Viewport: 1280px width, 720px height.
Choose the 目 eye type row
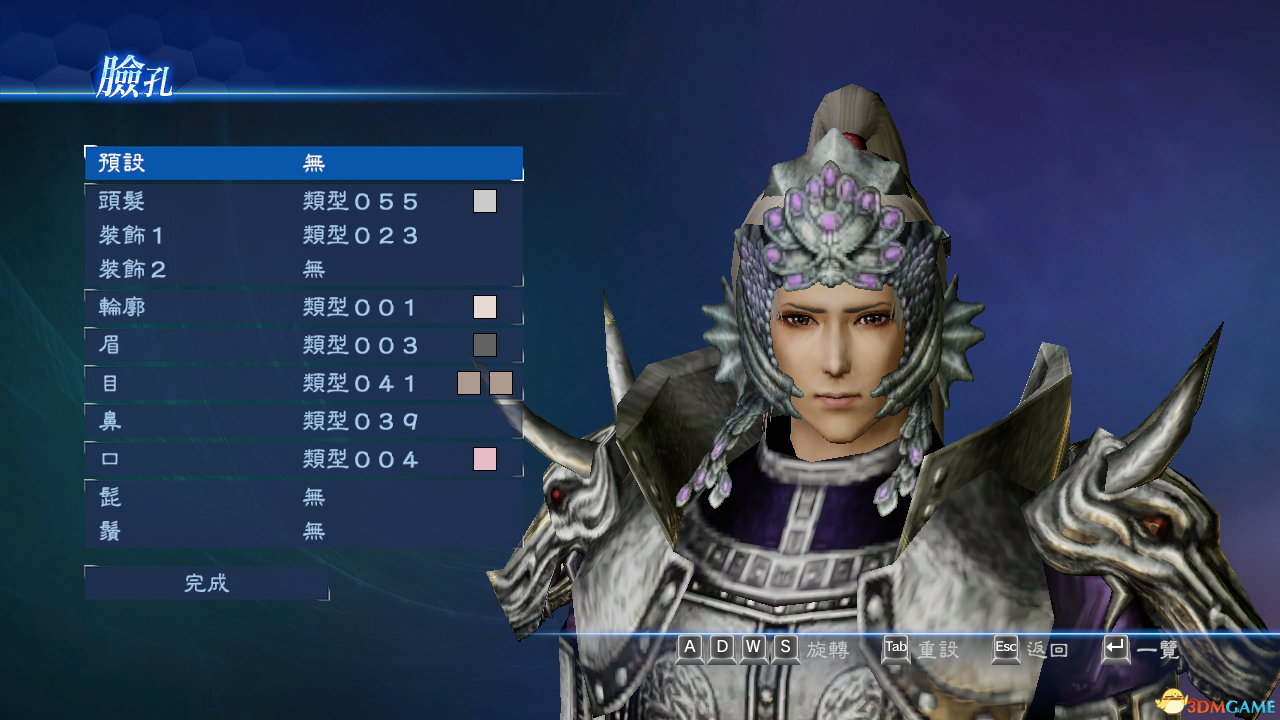280,383
